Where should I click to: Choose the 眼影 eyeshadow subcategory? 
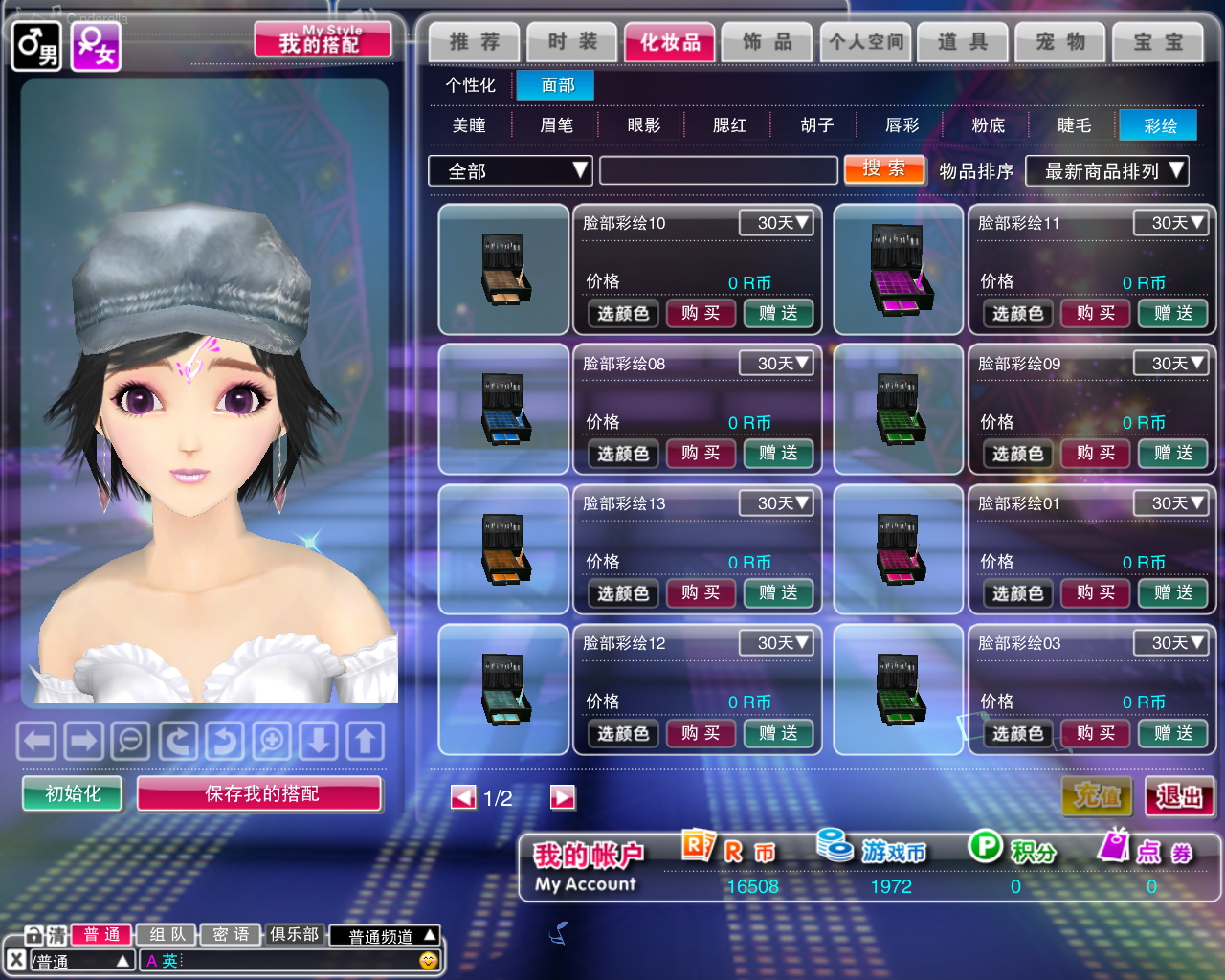pyautogui.click(x=643, y=125)
